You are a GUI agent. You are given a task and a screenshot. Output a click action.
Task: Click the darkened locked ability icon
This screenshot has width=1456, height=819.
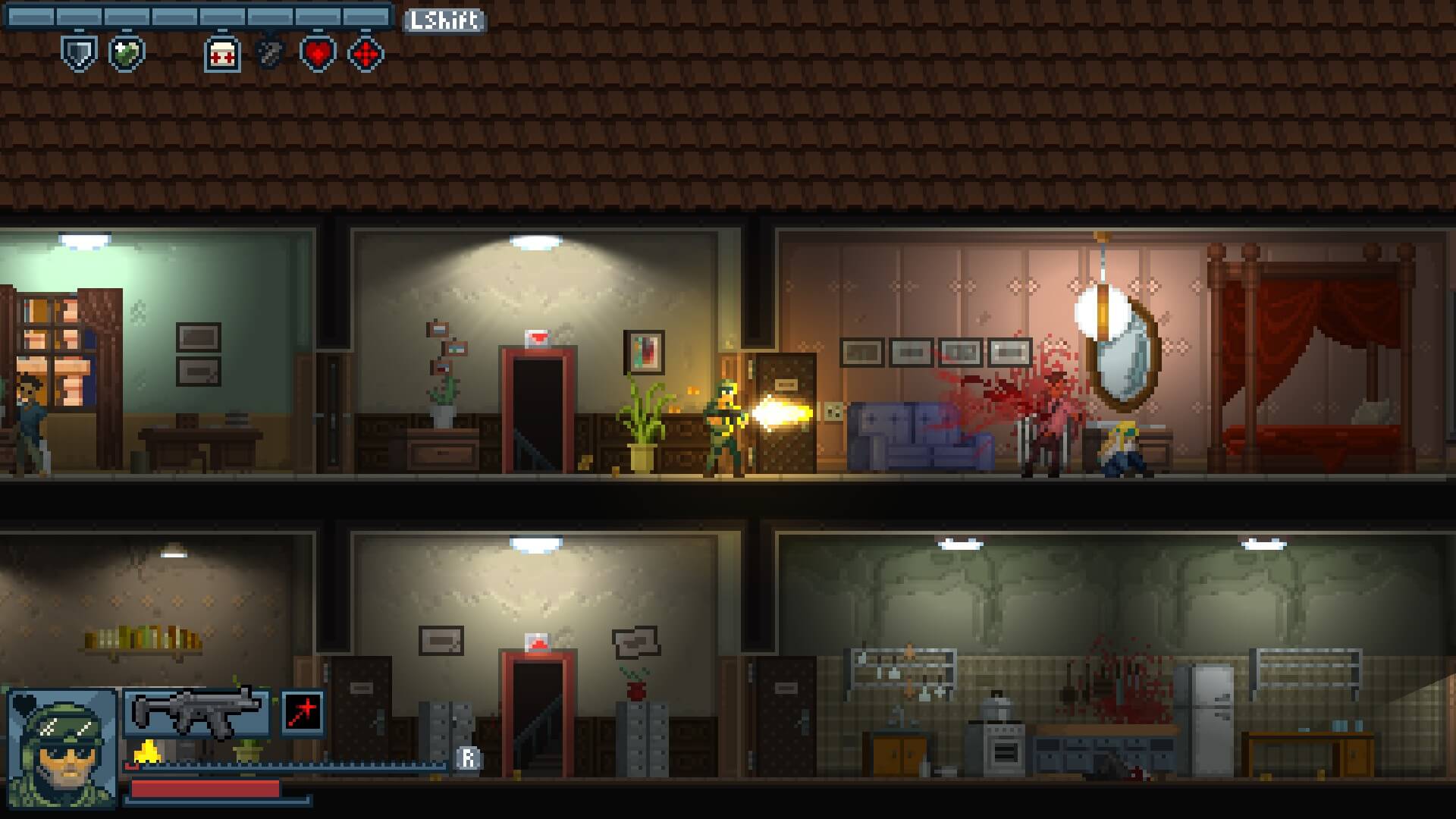click(x=269, y=54)
